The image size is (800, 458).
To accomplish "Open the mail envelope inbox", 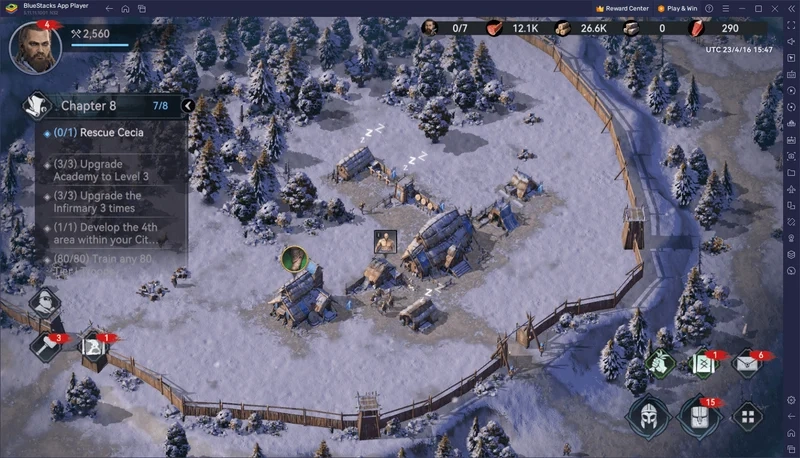I will [748, 364].
